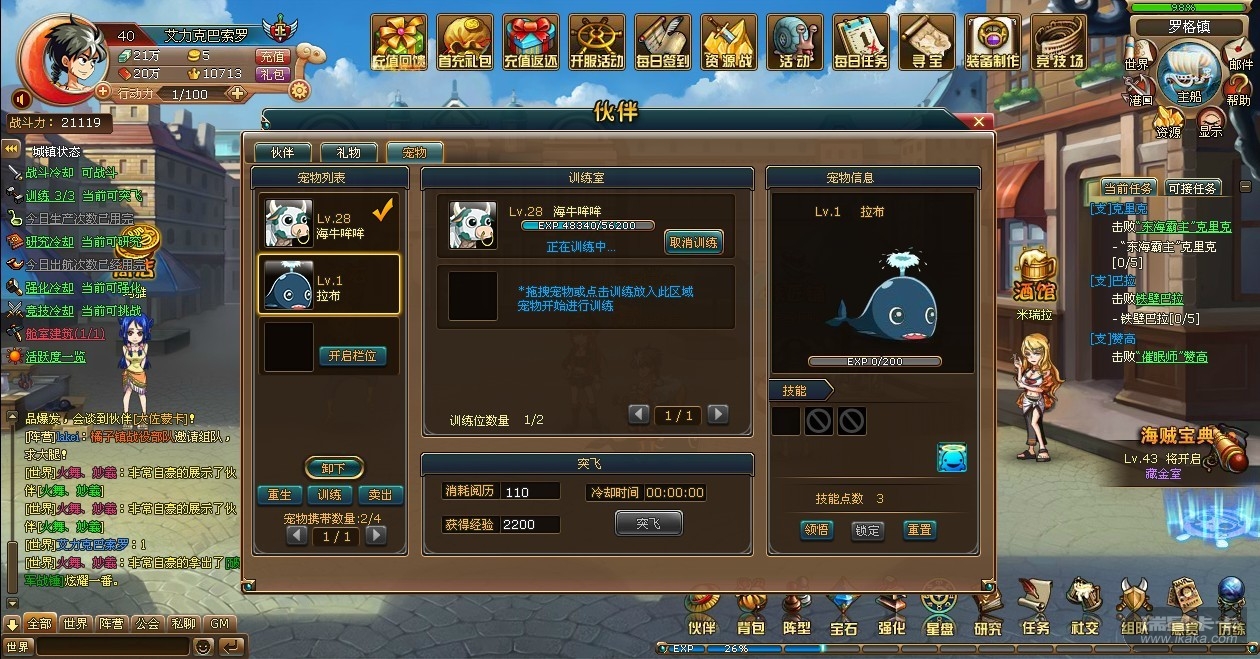Image resolution: width=1260 pixels, height=659 pixels.
Task: Click the 领悟 skill comprehend button
Action: click(817, 530)
